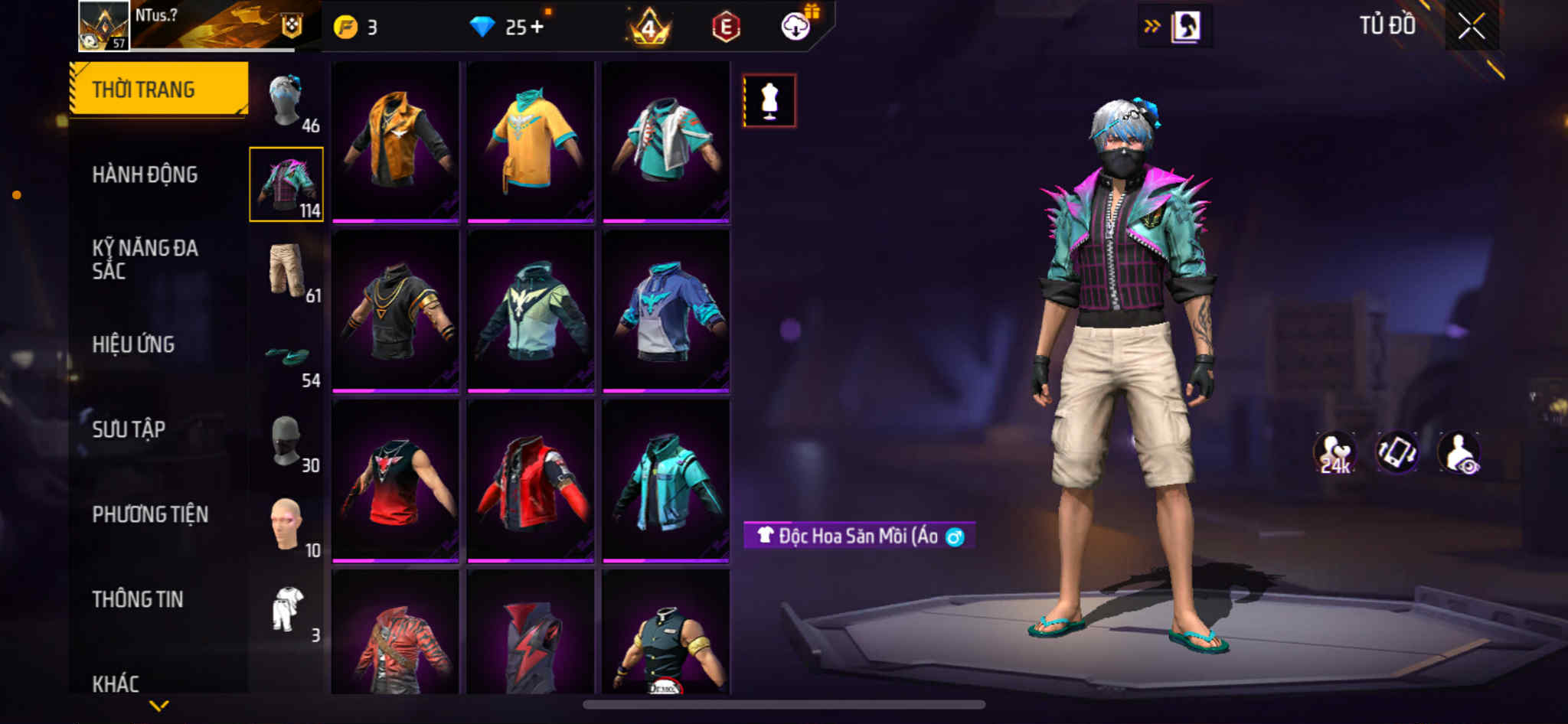Choose the red and black sleeveless tank top
This screenshot has height=724, width=1568.
pyautogui.click(x=395, y=481)
